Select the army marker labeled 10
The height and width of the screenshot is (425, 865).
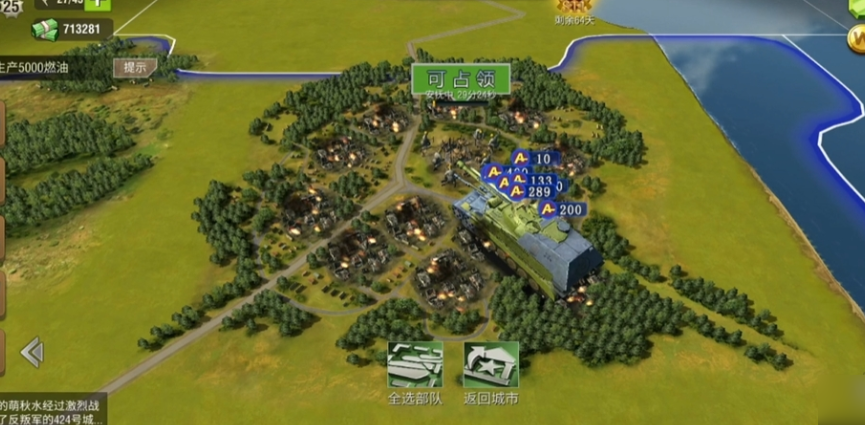tap(534, 158)
